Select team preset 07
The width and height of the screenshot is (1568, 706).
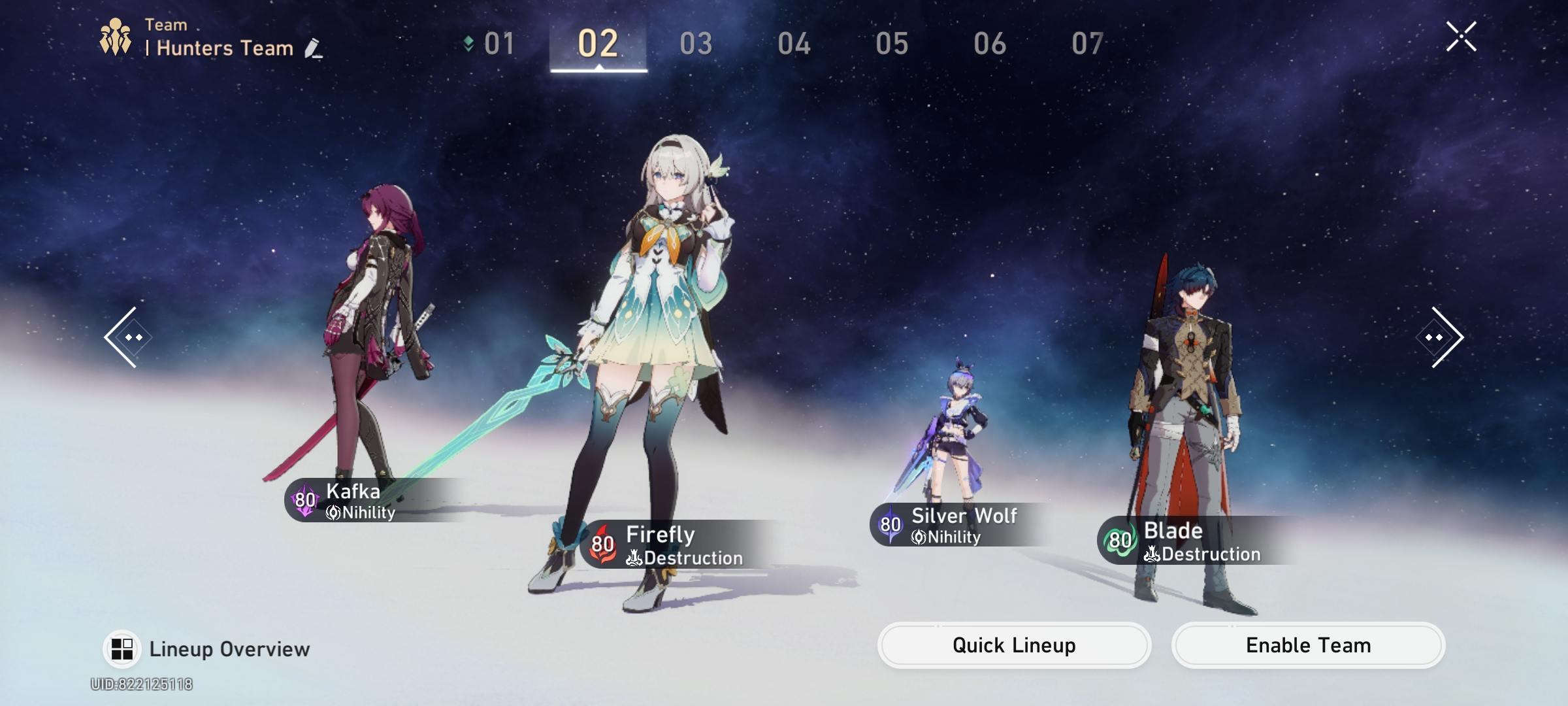pyautogui.click(x=1087, y=42)
